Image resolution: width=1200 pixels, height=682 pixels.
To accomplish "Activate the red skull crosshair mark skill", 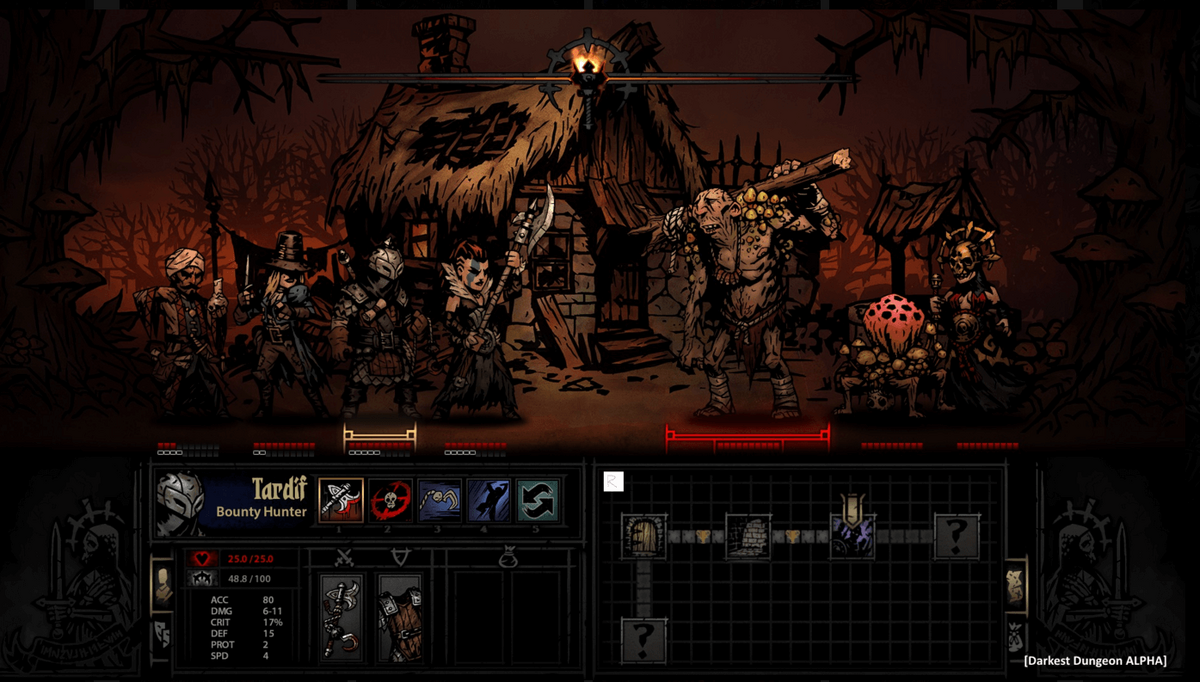I will tap(390, 500).
